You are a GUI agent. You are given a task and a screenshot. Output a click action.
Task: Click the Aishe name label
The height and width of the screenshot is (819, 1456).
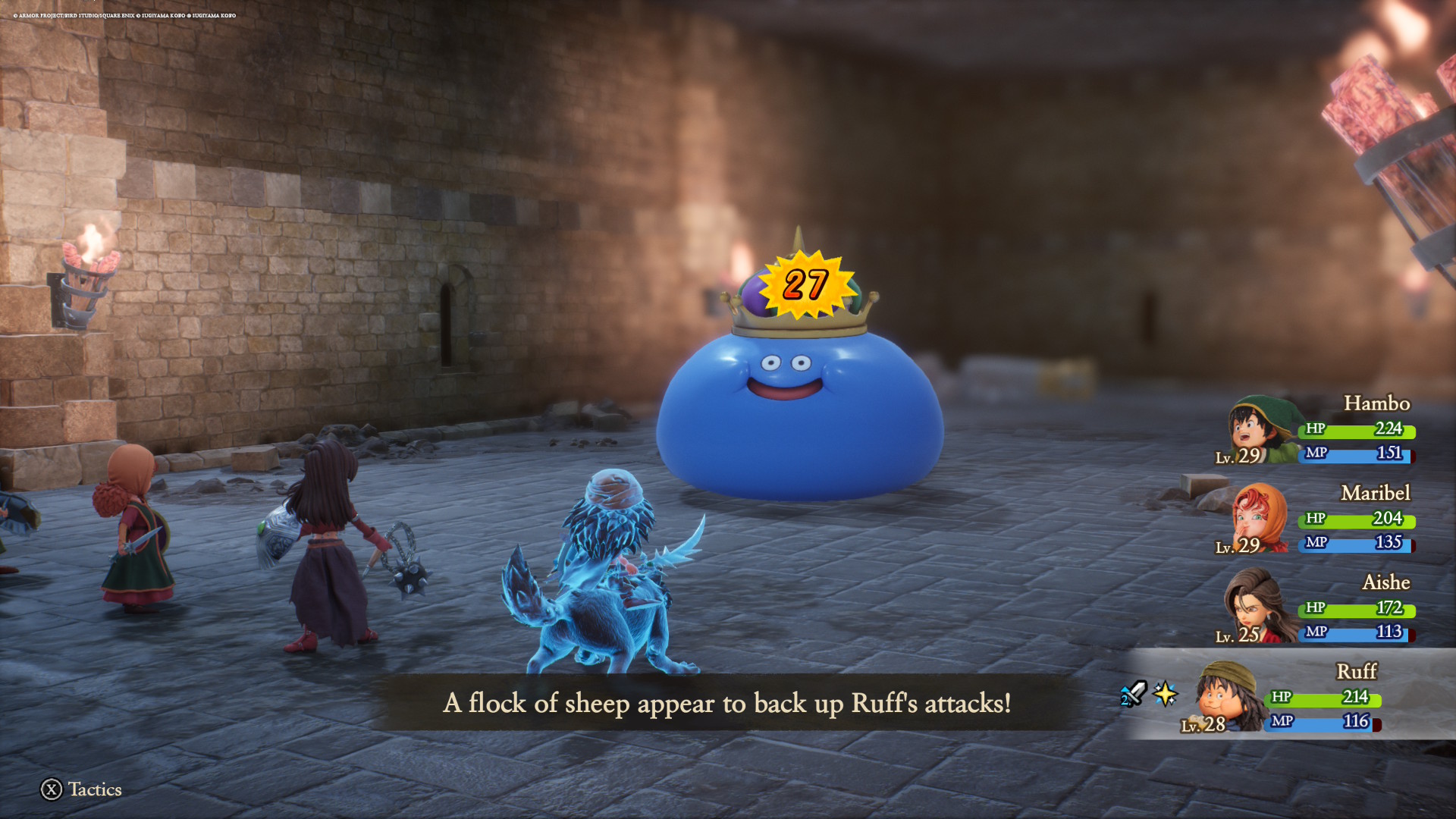[1389, 583]
